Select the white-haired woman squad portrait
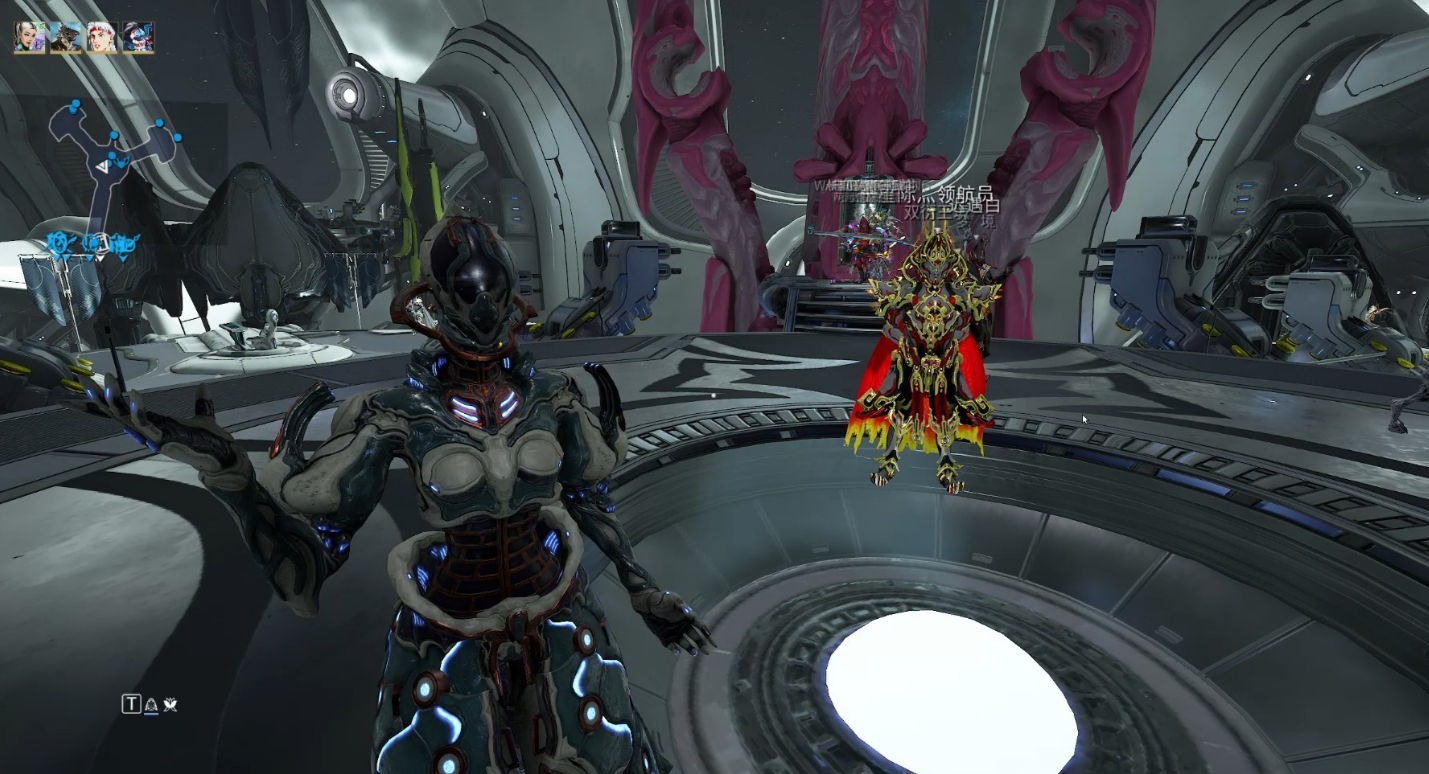The width and height of the screenshot is (1429, 774). click(30, 37)
